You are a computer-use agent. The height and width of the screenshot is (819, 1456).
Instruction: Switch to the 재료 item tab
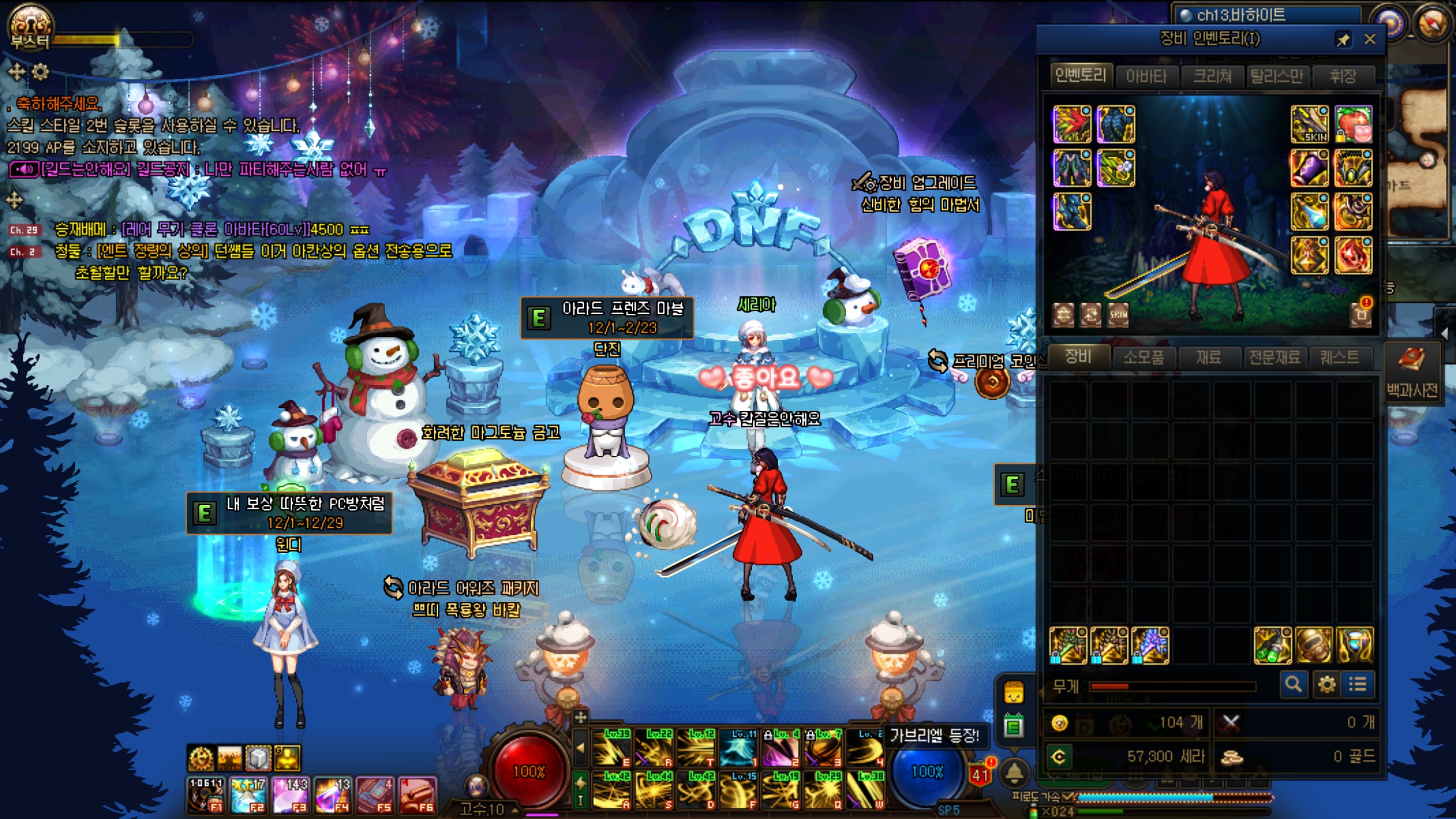click(x=1208, y=358)
